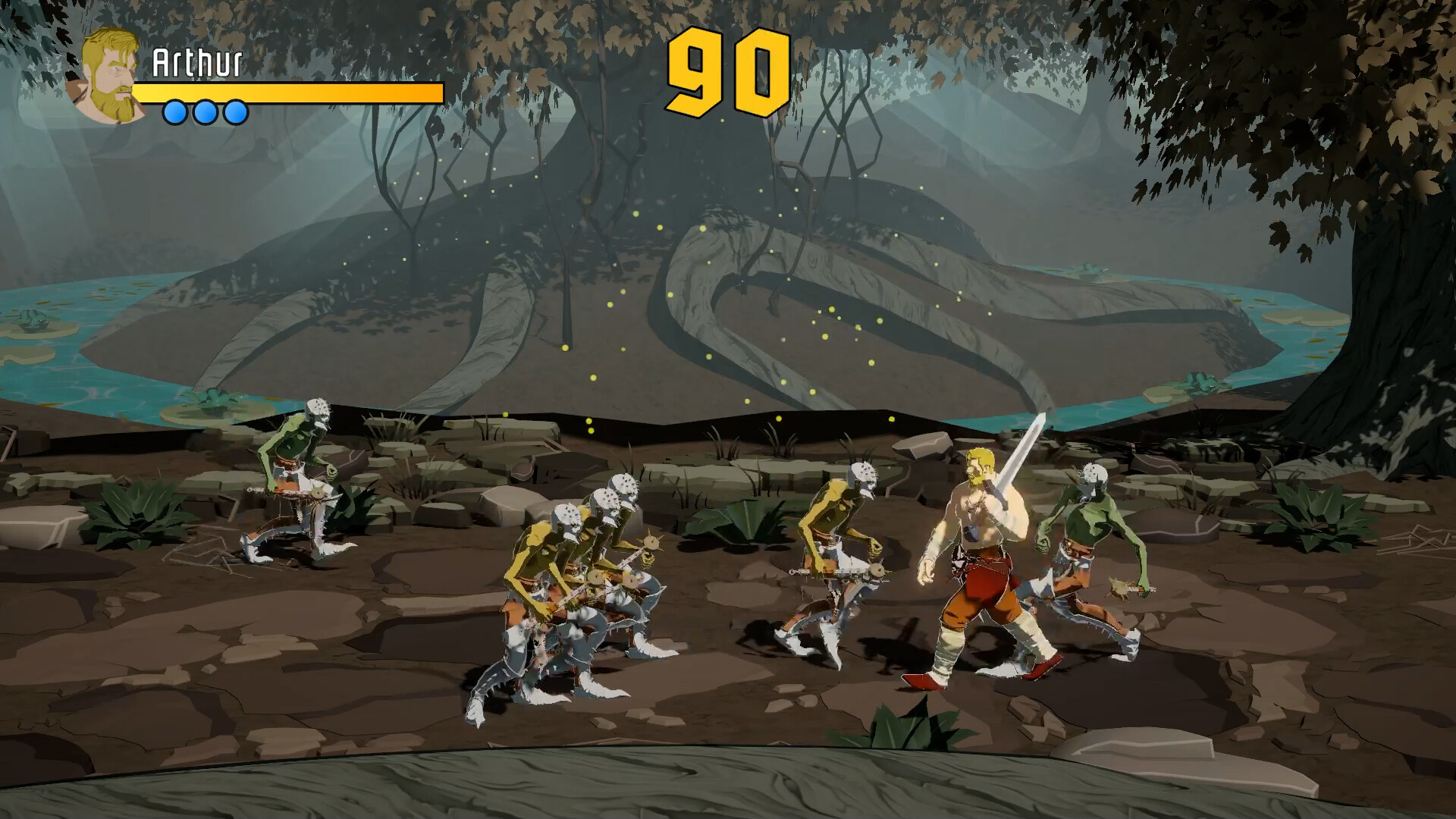Select the Arthur name label
The image size is (1456, 819).
pos(199,61)
